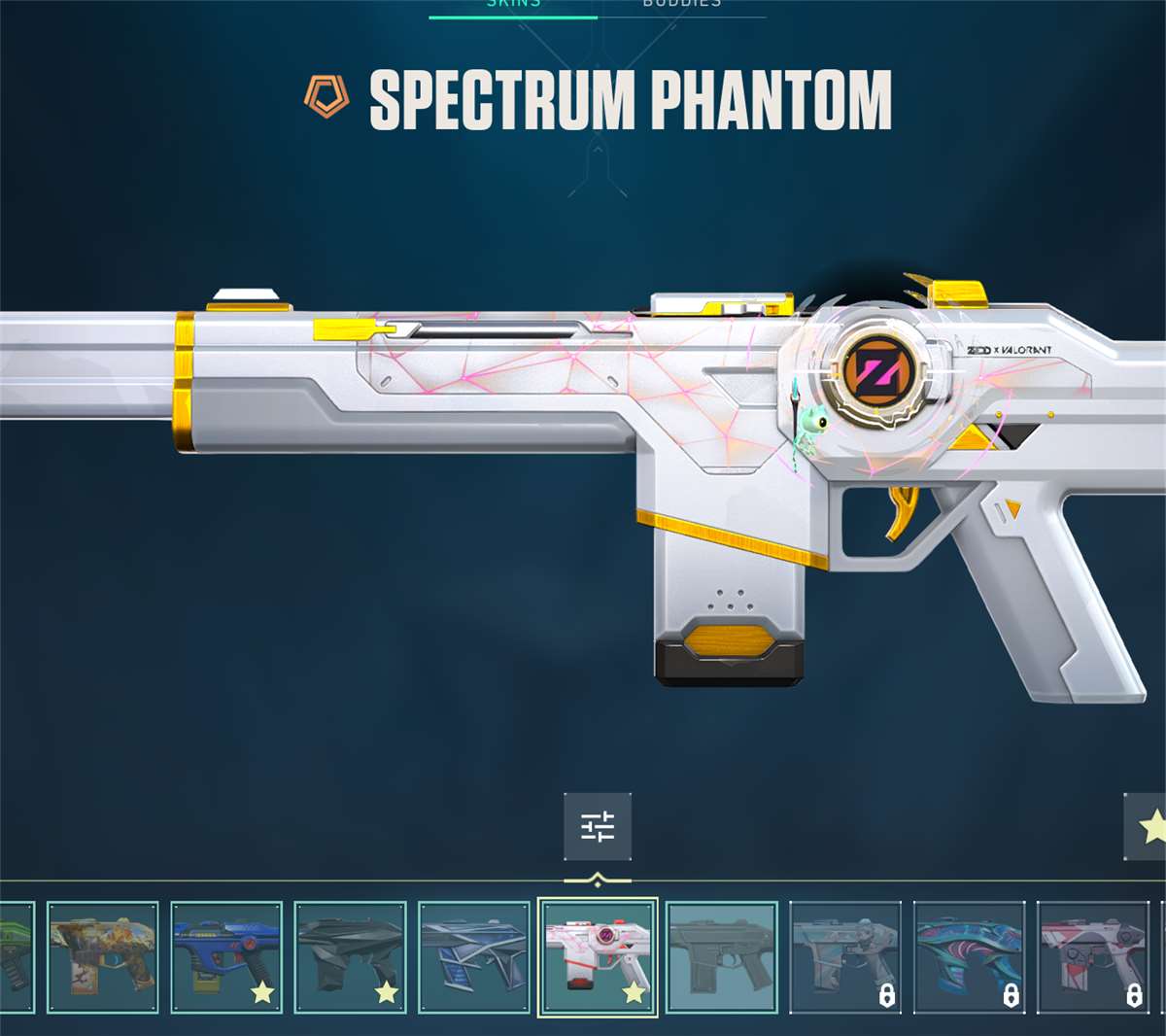
Task: Select the locked gray-teal Phantom skin
Action: point(845,956)
